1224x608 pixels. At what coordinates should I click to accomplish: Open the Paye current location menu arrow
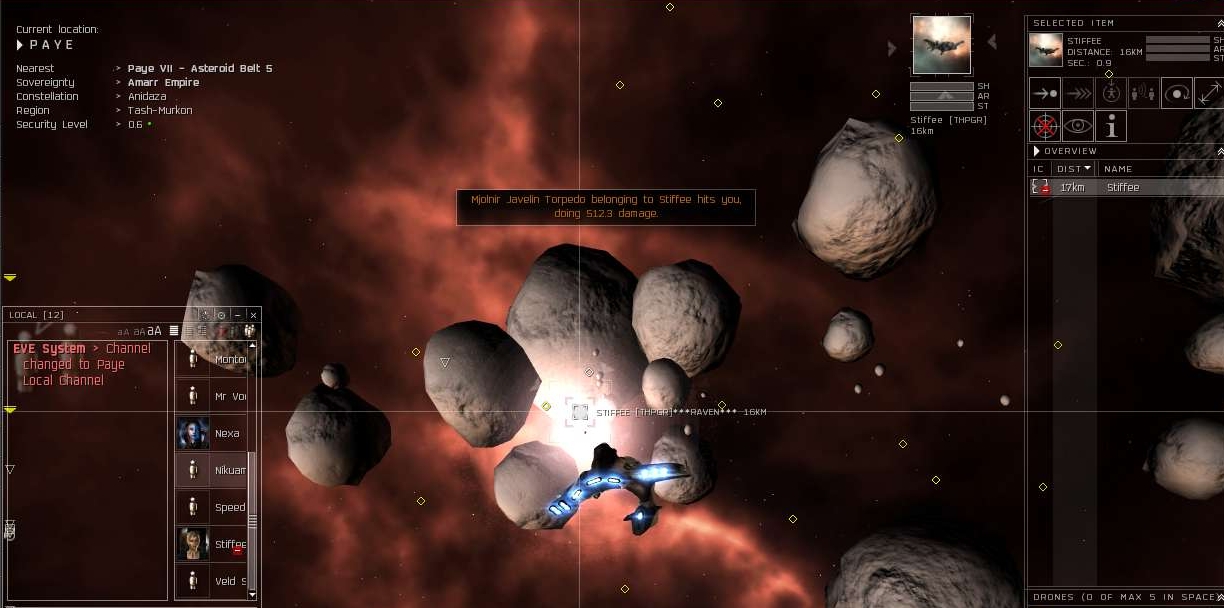20,45
